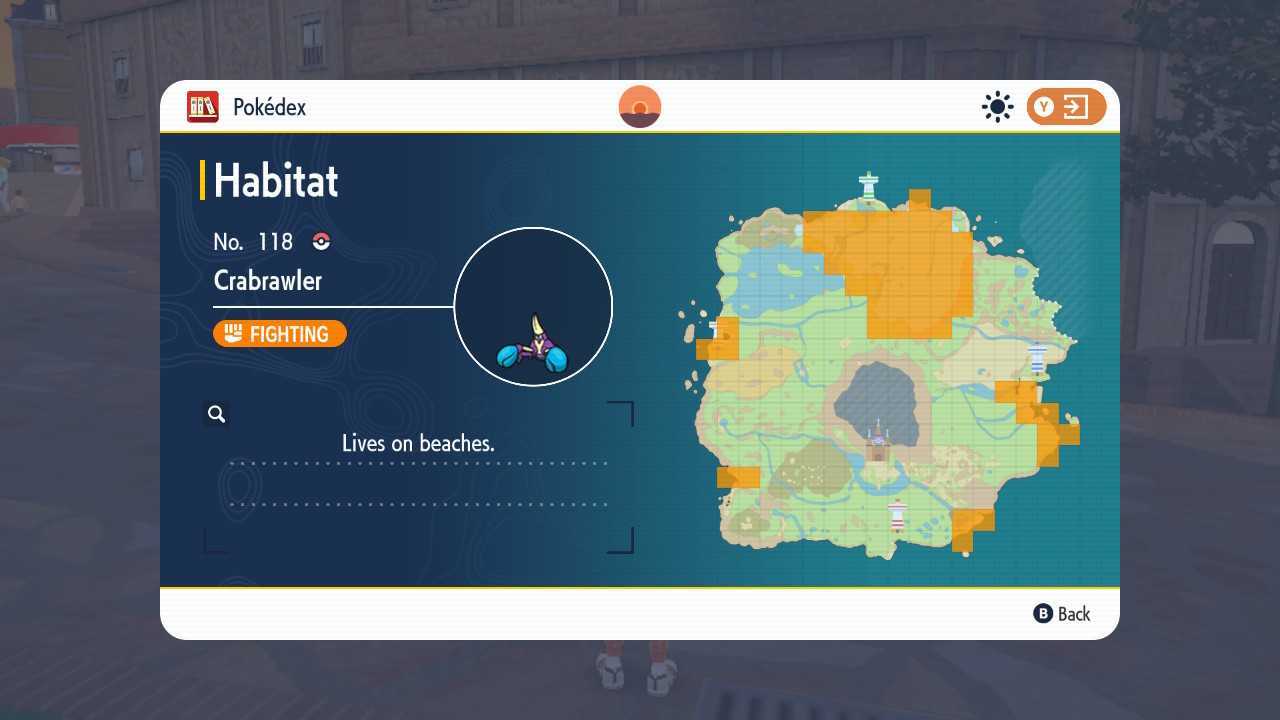Click the Pokédex title in the header bar
The width and height of the screenshot is (1280, 720).
click(x=270, y=107)
